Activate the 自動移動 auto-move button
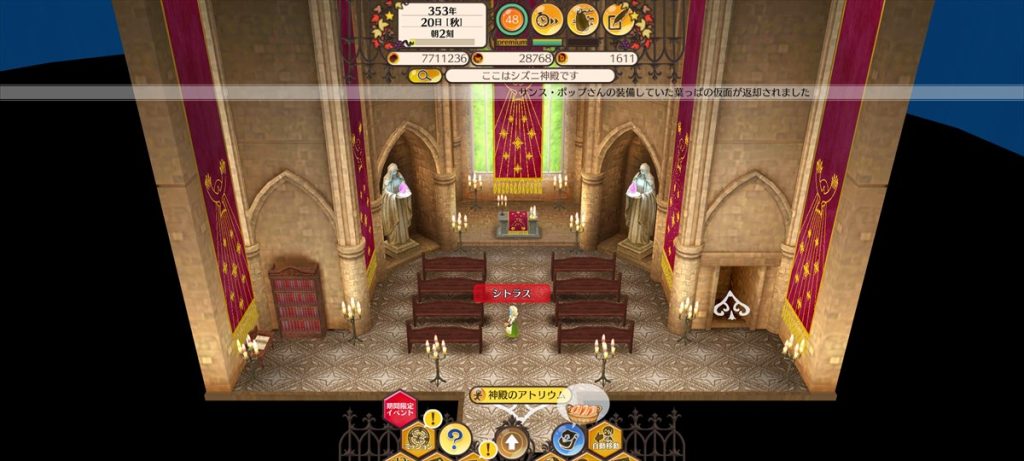Screen dimensions: 1024x461 (605, 437)
